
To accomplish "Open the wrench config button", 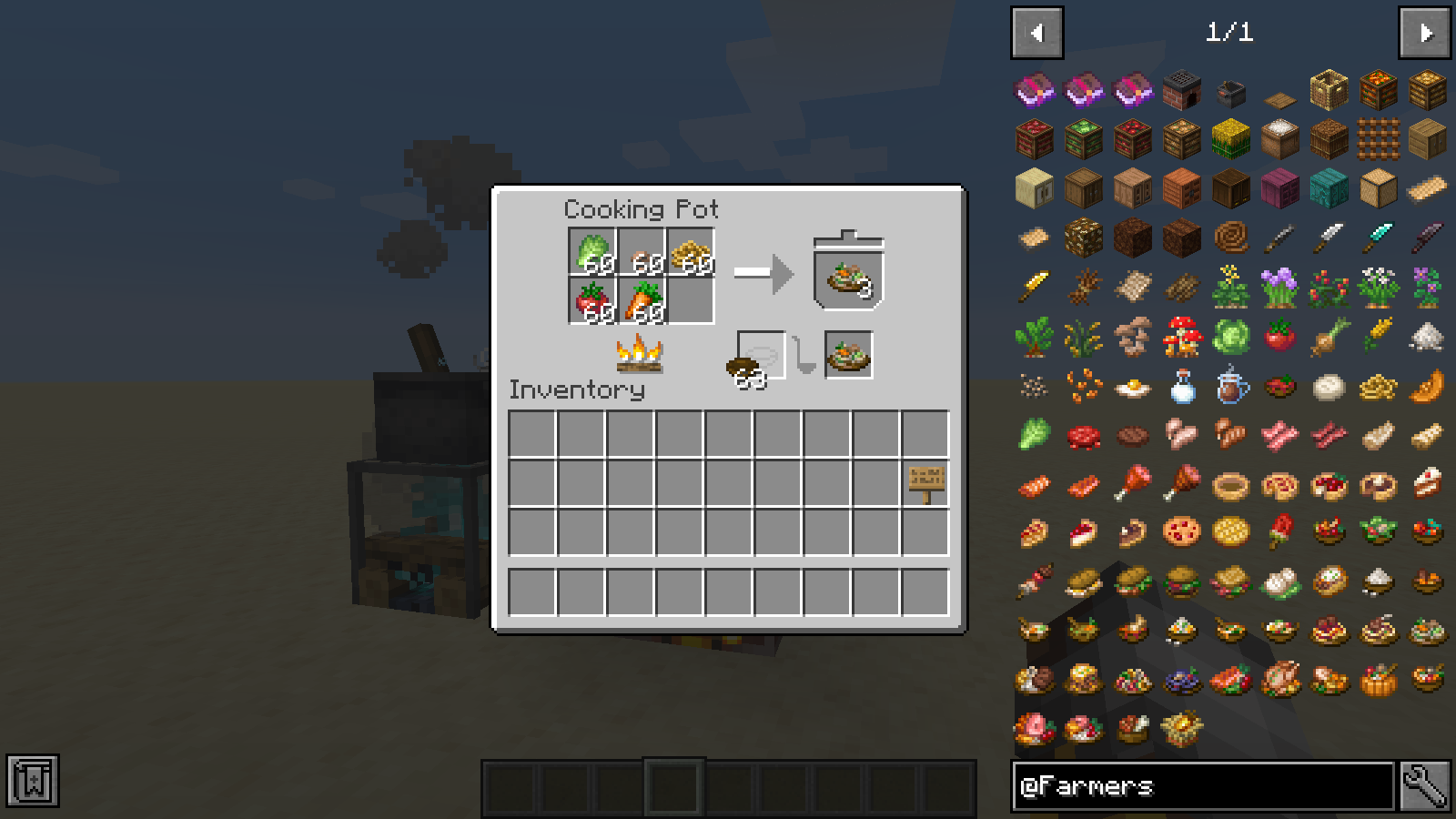I will pyautogui.click(x=1424, y=786).
